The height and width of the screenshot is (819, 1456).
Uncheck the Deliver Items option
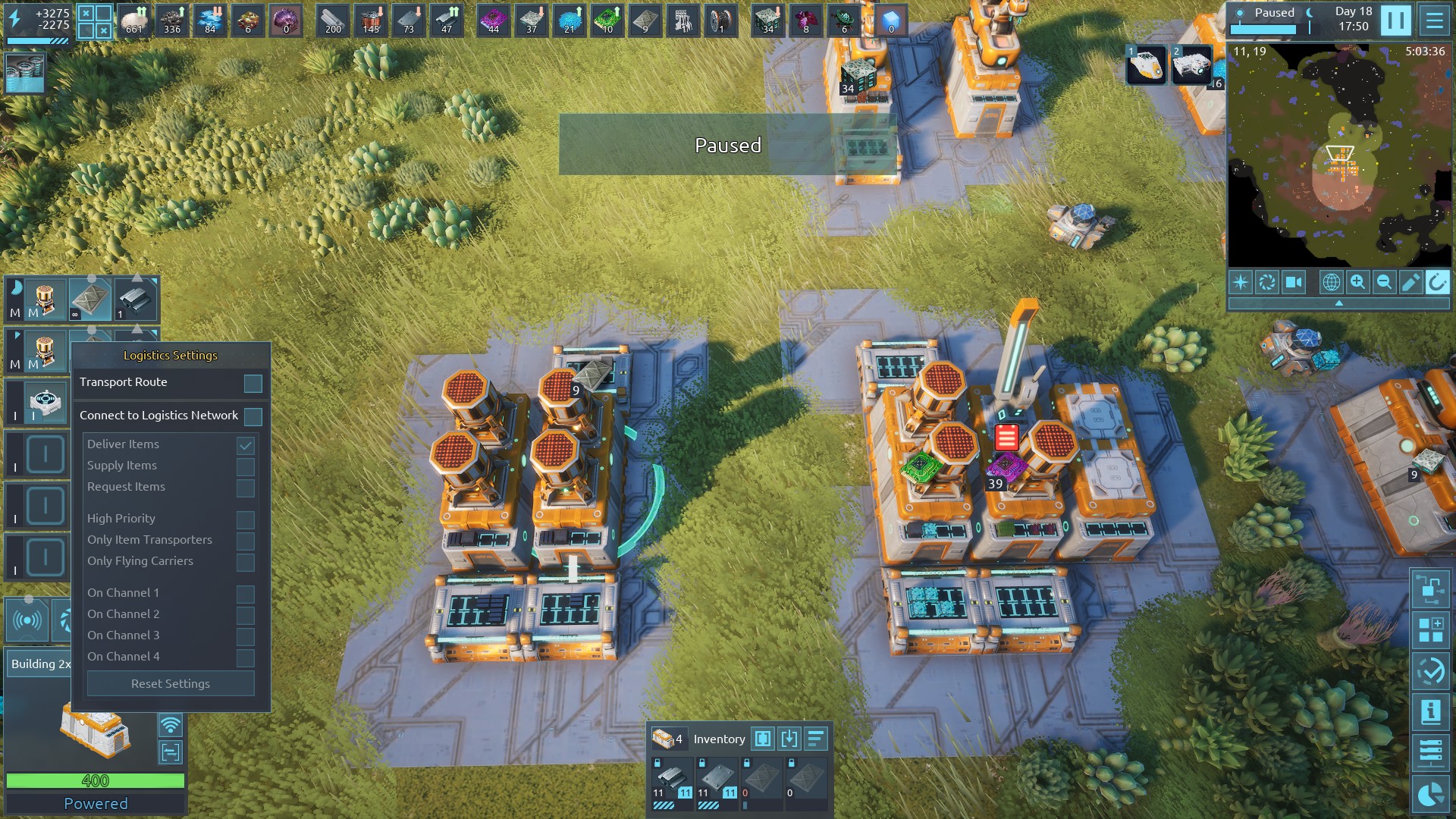245,445
